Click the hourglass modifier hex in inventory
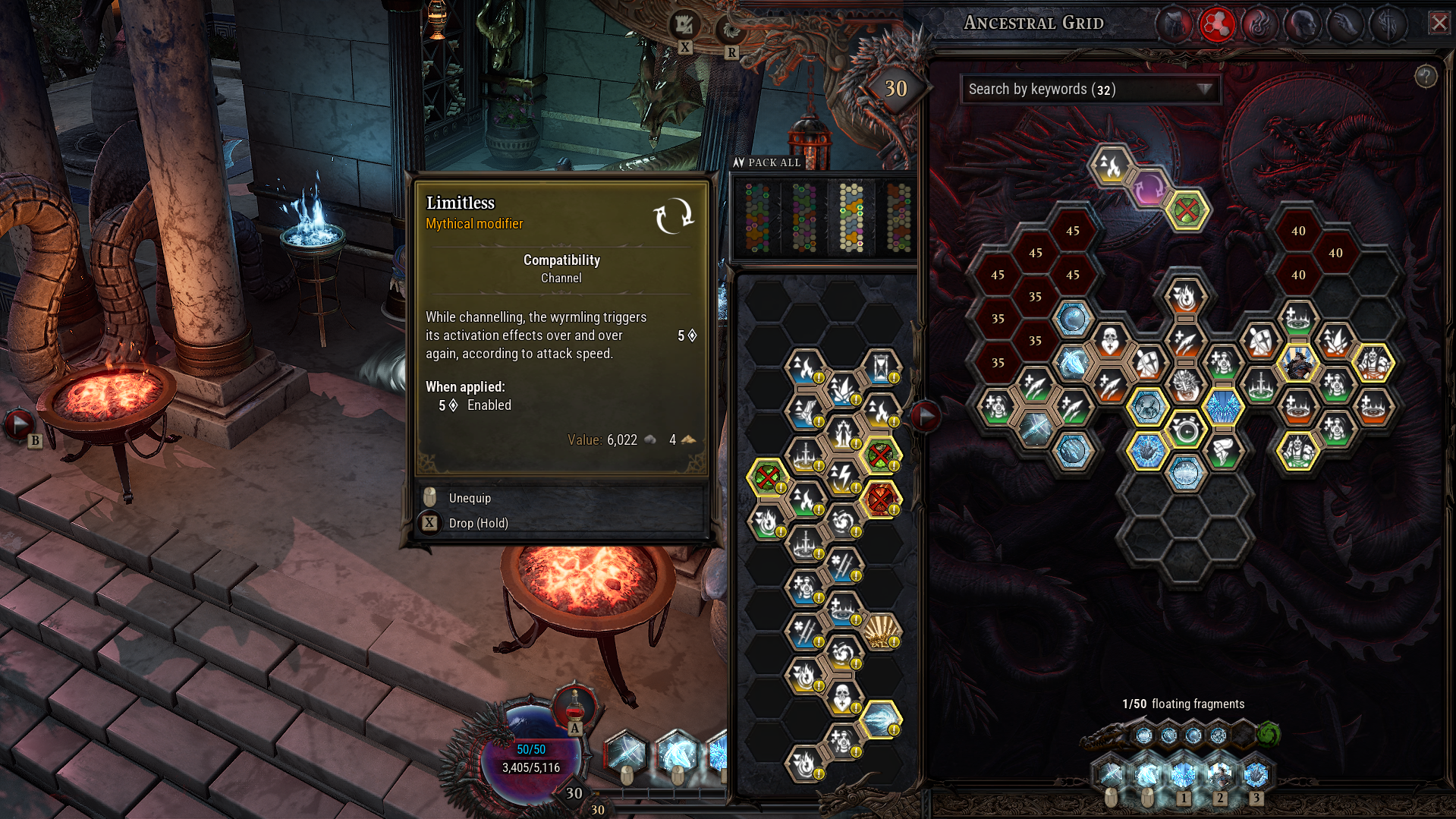This screenshot has height=819, width=1456. [x=881, y=365]
